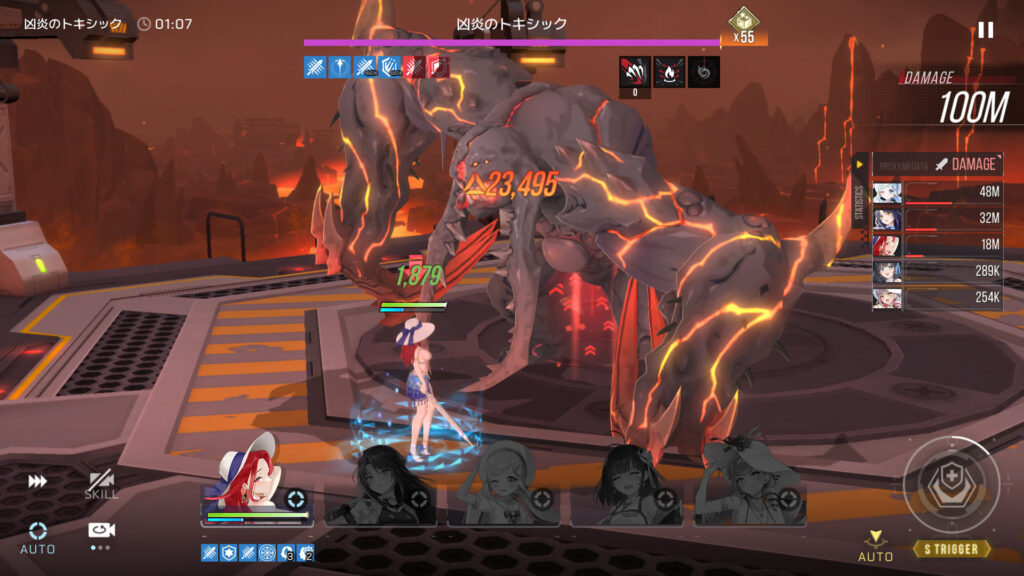Select the red-haired character with white hat

click(x=257, y=485)
